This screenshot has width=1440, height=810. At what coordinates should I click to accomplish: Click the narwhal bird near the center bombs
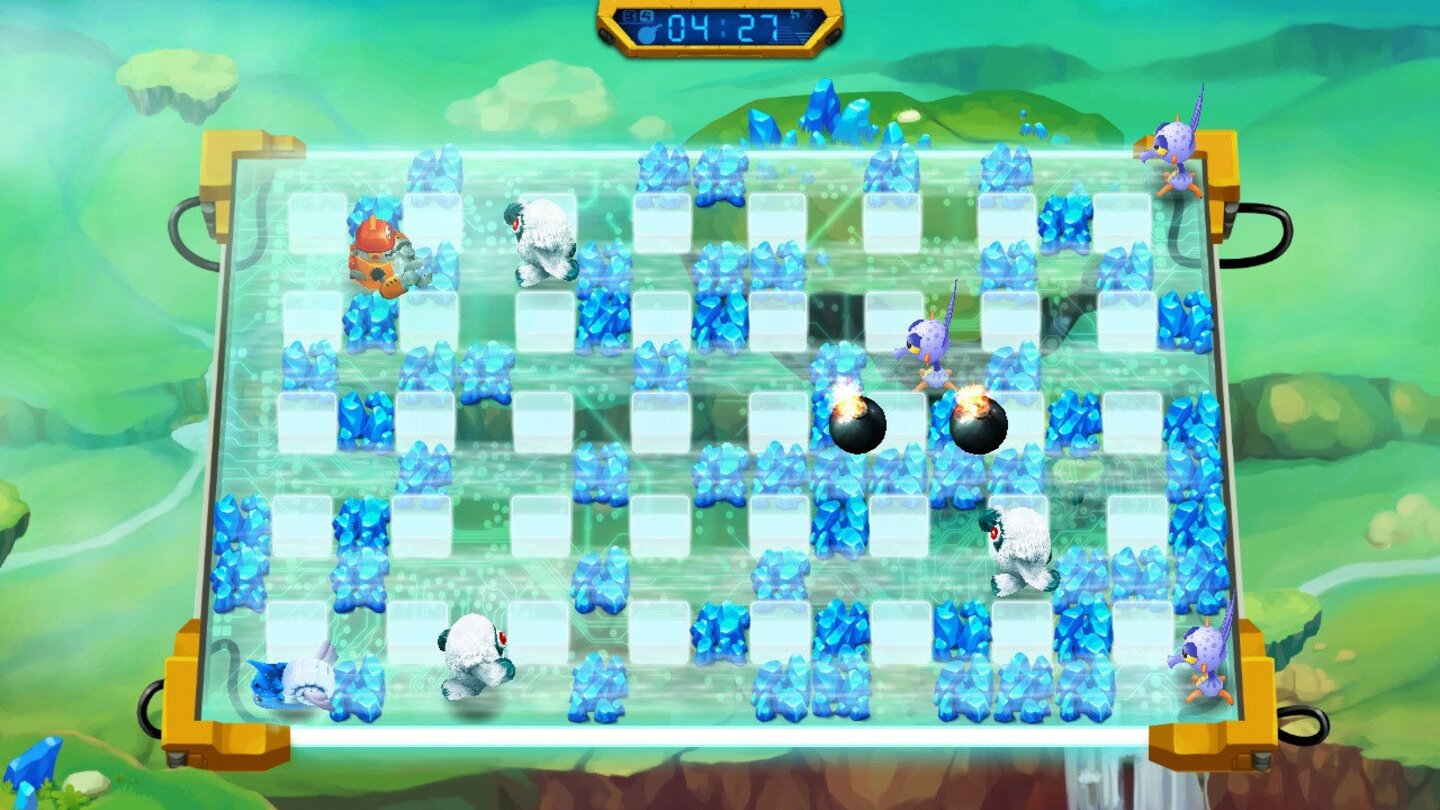(x=925, y=350)
